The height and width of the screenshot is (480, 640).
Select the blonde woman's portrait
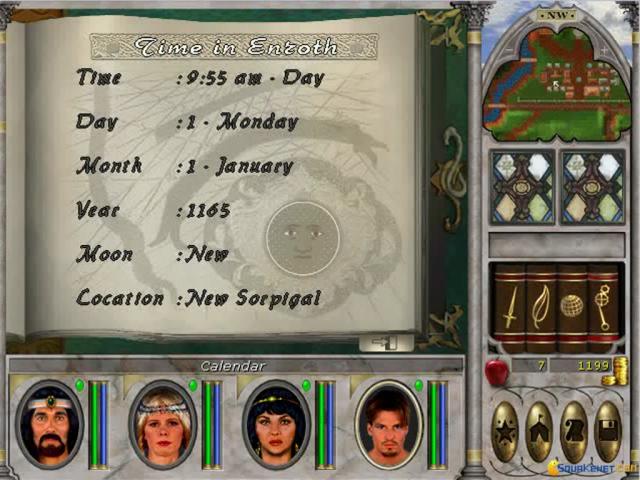[x=161, y=423]
